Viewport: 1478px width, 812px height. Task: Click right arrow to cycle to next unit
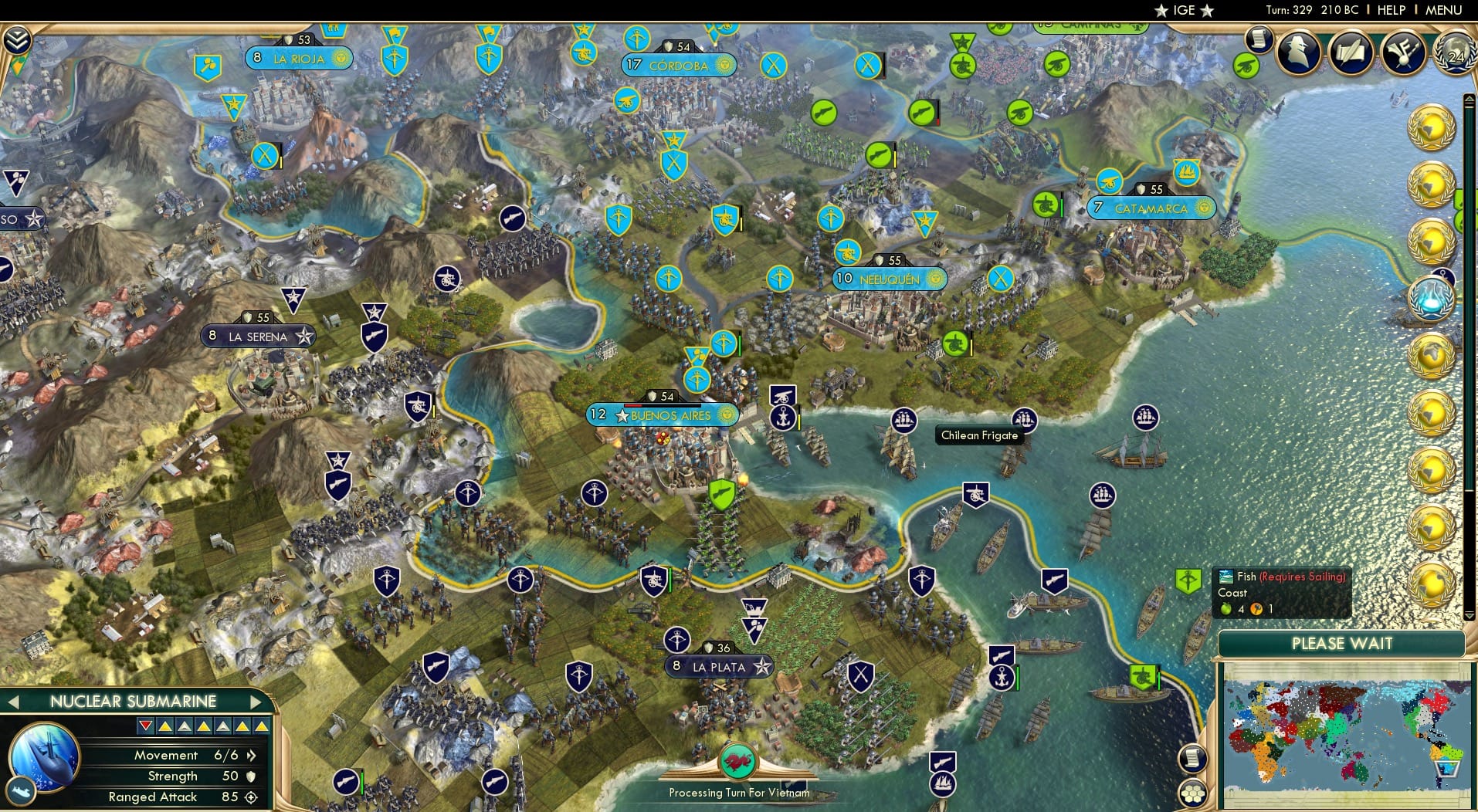tap(257, 702)
